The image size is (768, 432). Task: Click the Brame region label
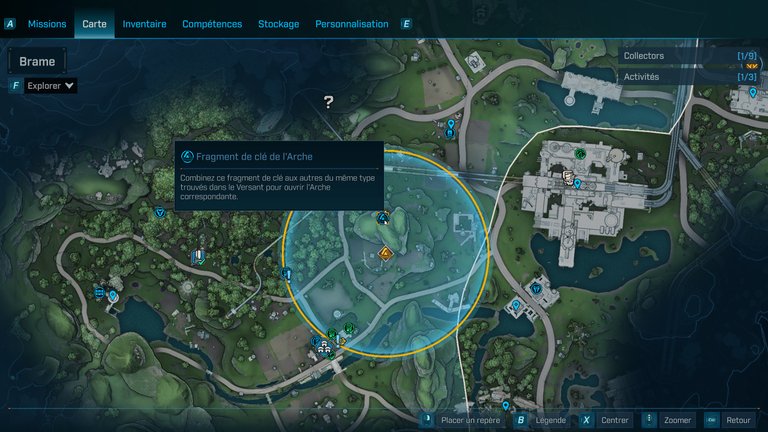[38, 62]
